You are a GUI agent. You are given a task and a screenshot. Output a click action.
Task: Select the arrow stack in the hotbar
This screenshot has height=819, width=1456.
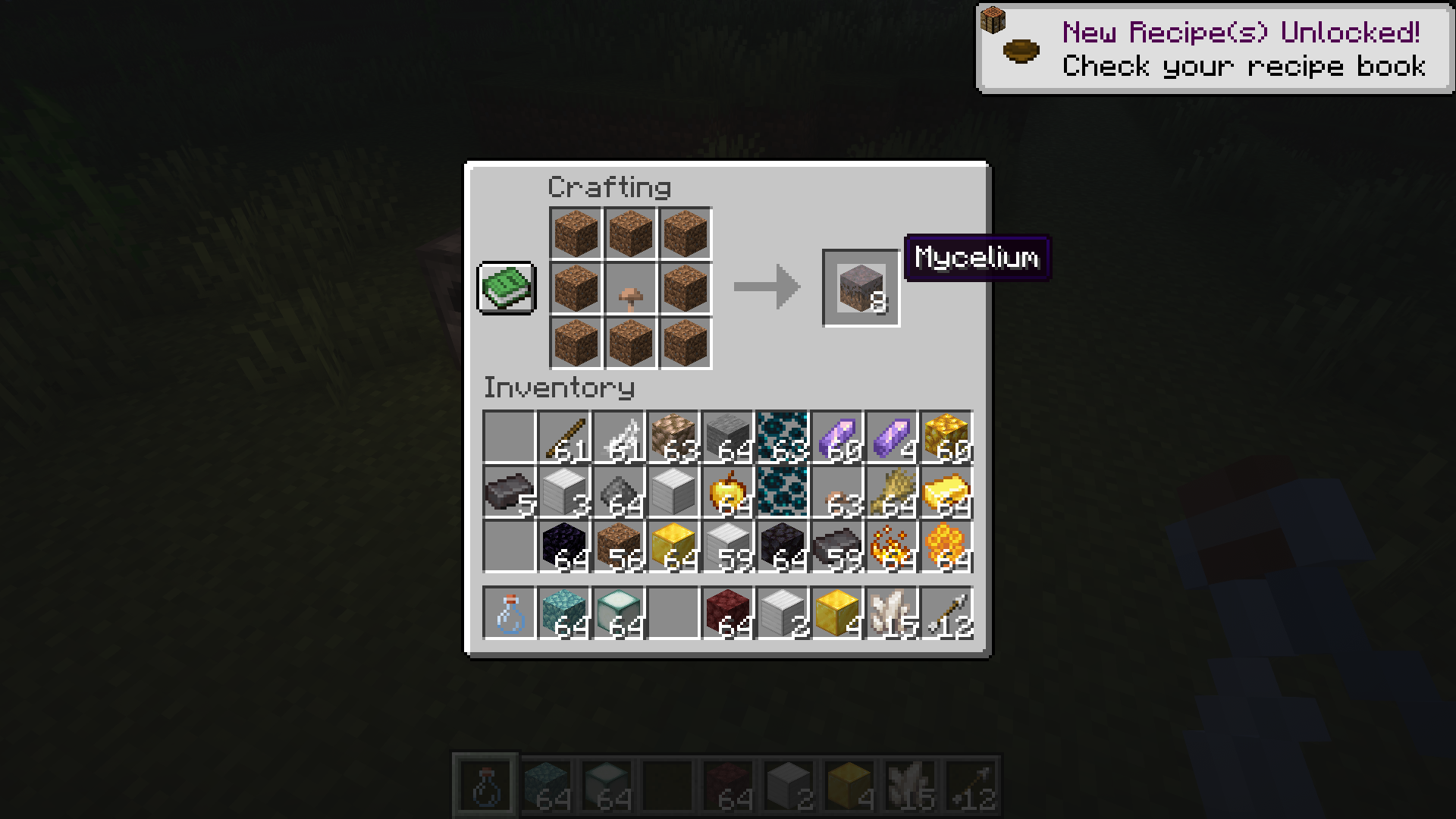pyautogui.click(x=946, y=613)
